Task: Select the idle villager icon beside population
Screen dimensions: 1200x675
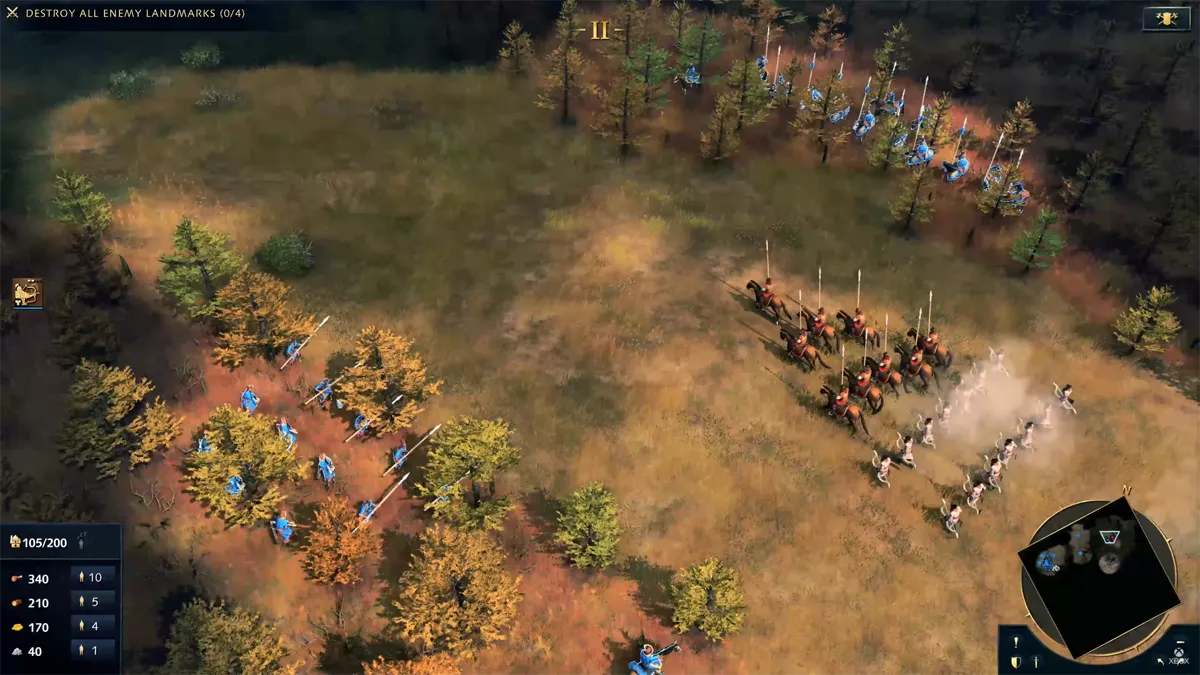Action: tap(83, 542)
